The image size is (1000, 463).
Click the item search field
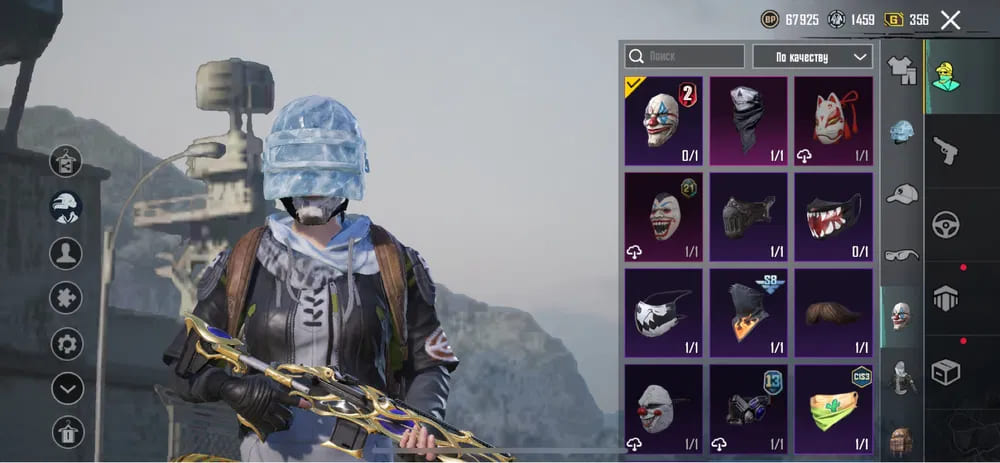pos(685,57)
